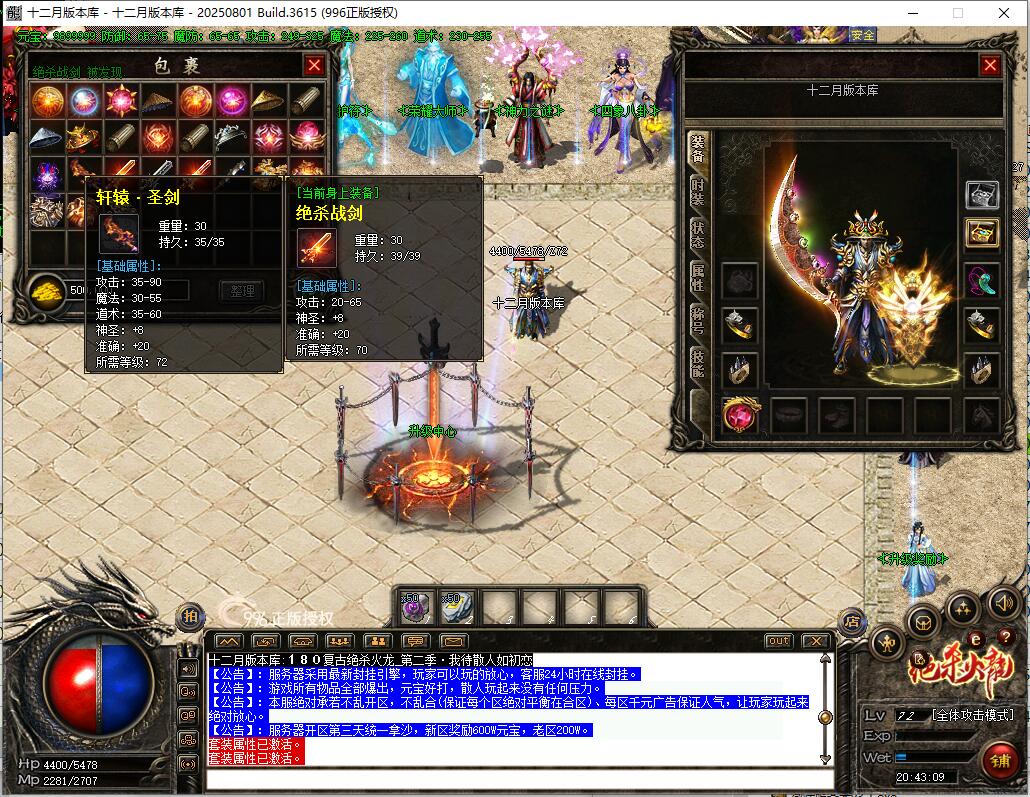Click the chat window 'out' button

click(778, 641)
